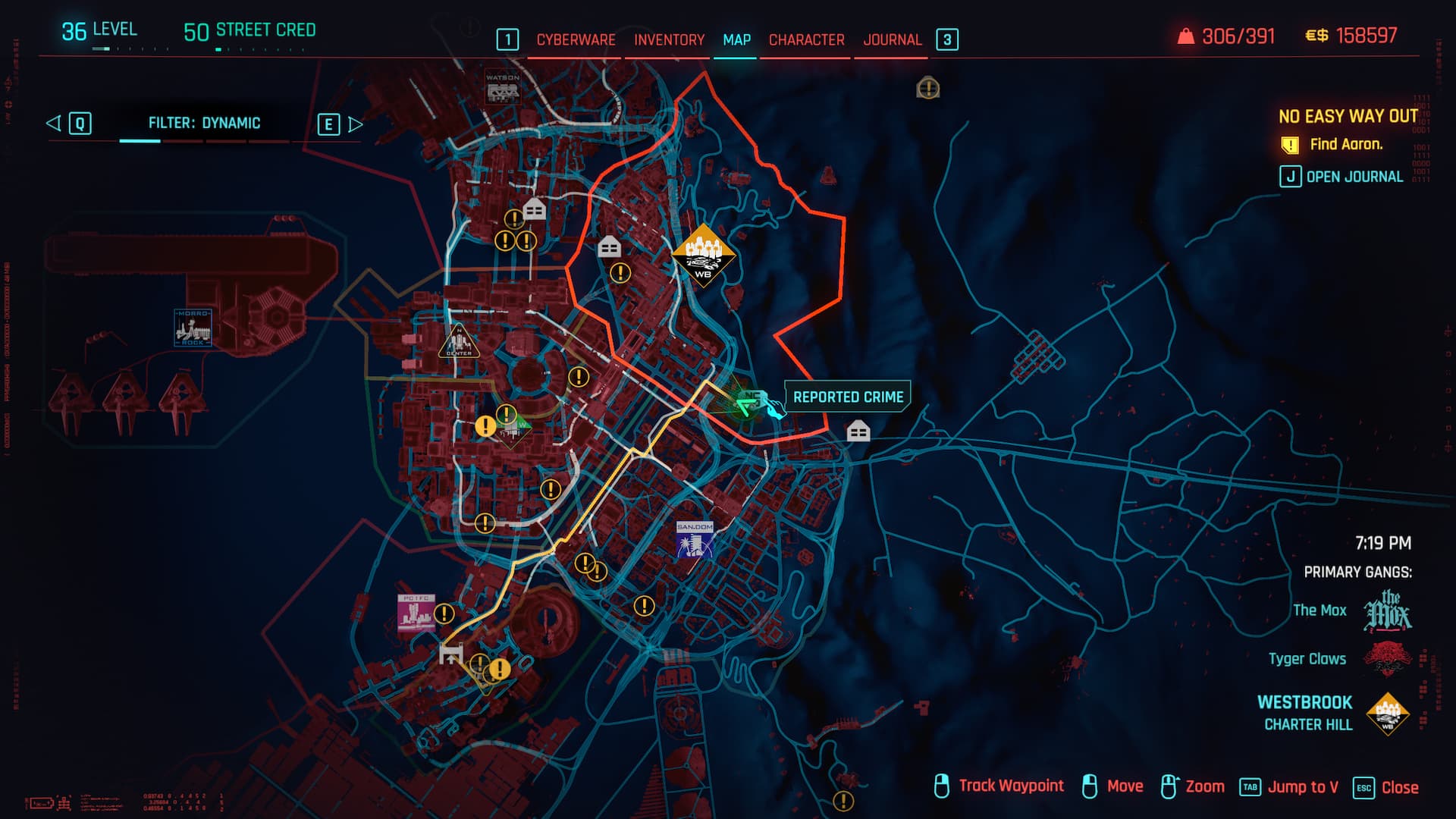Switch to the Inventory tab
1456x819 pixels.
point(669,39)
